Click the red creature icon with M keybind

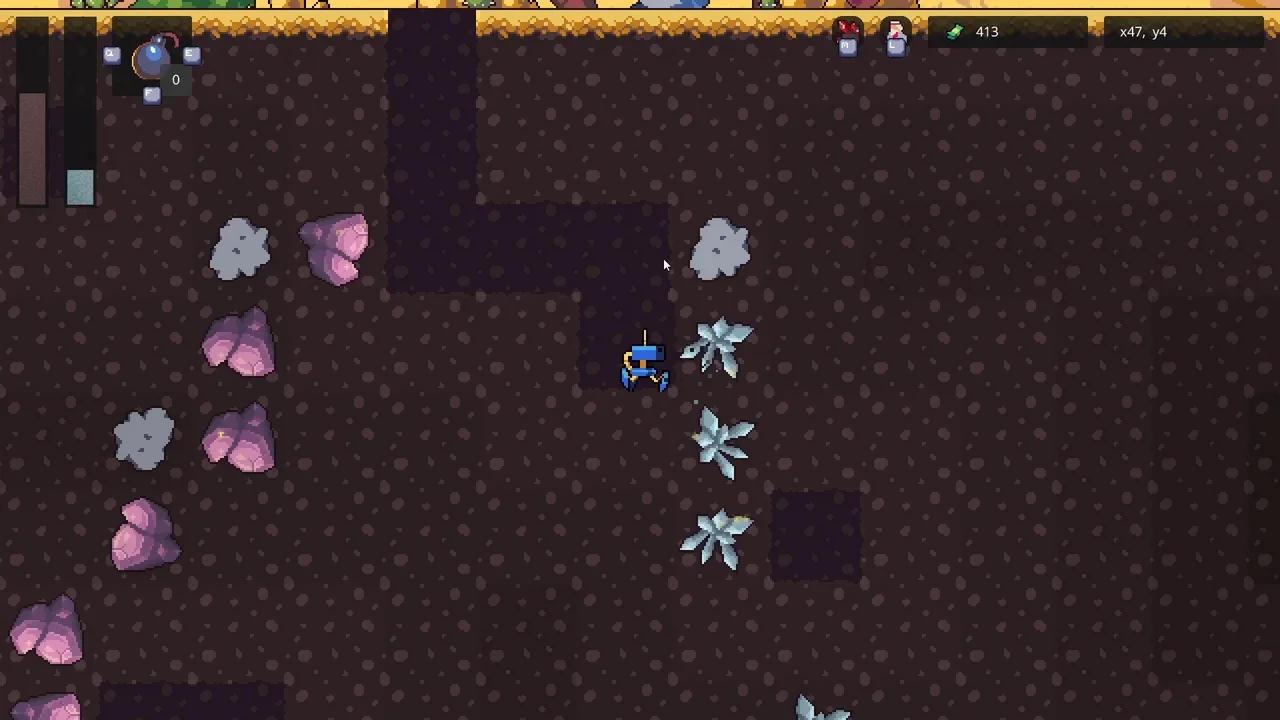[x=847, y=30]
